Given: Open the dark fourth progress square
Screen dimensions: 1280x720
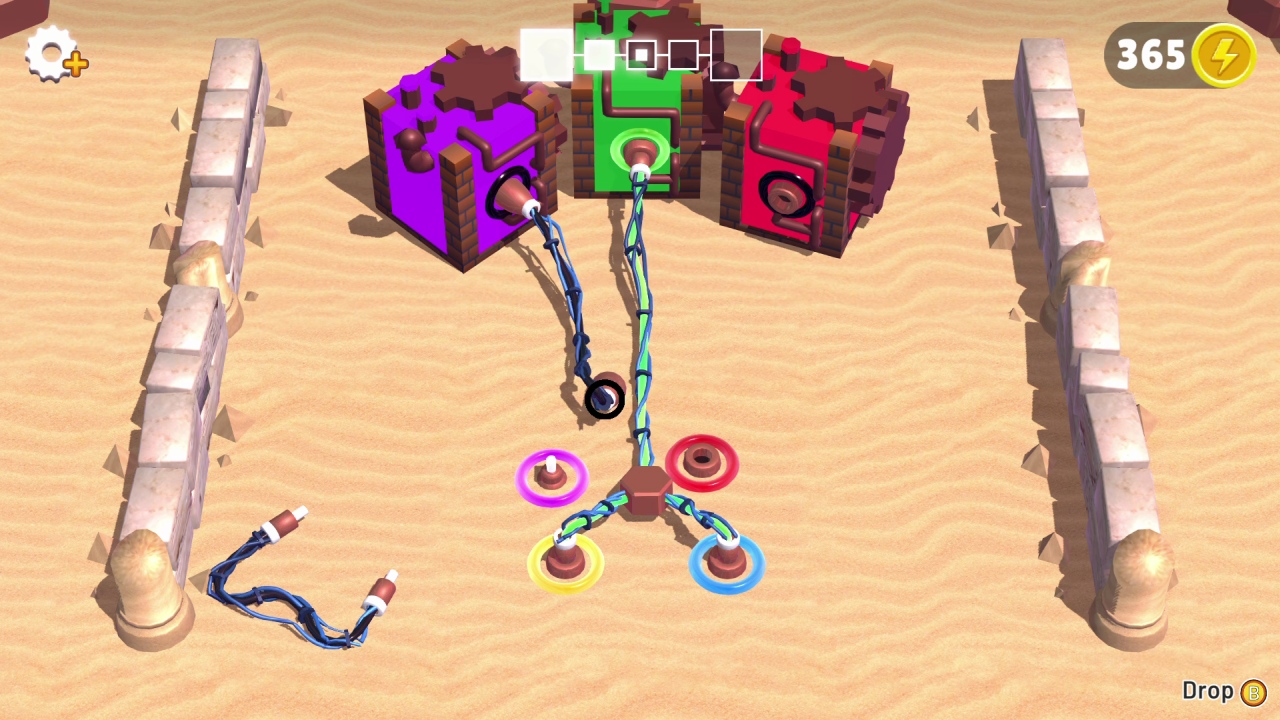Looking at the screenshot, I should coord(683,55).
